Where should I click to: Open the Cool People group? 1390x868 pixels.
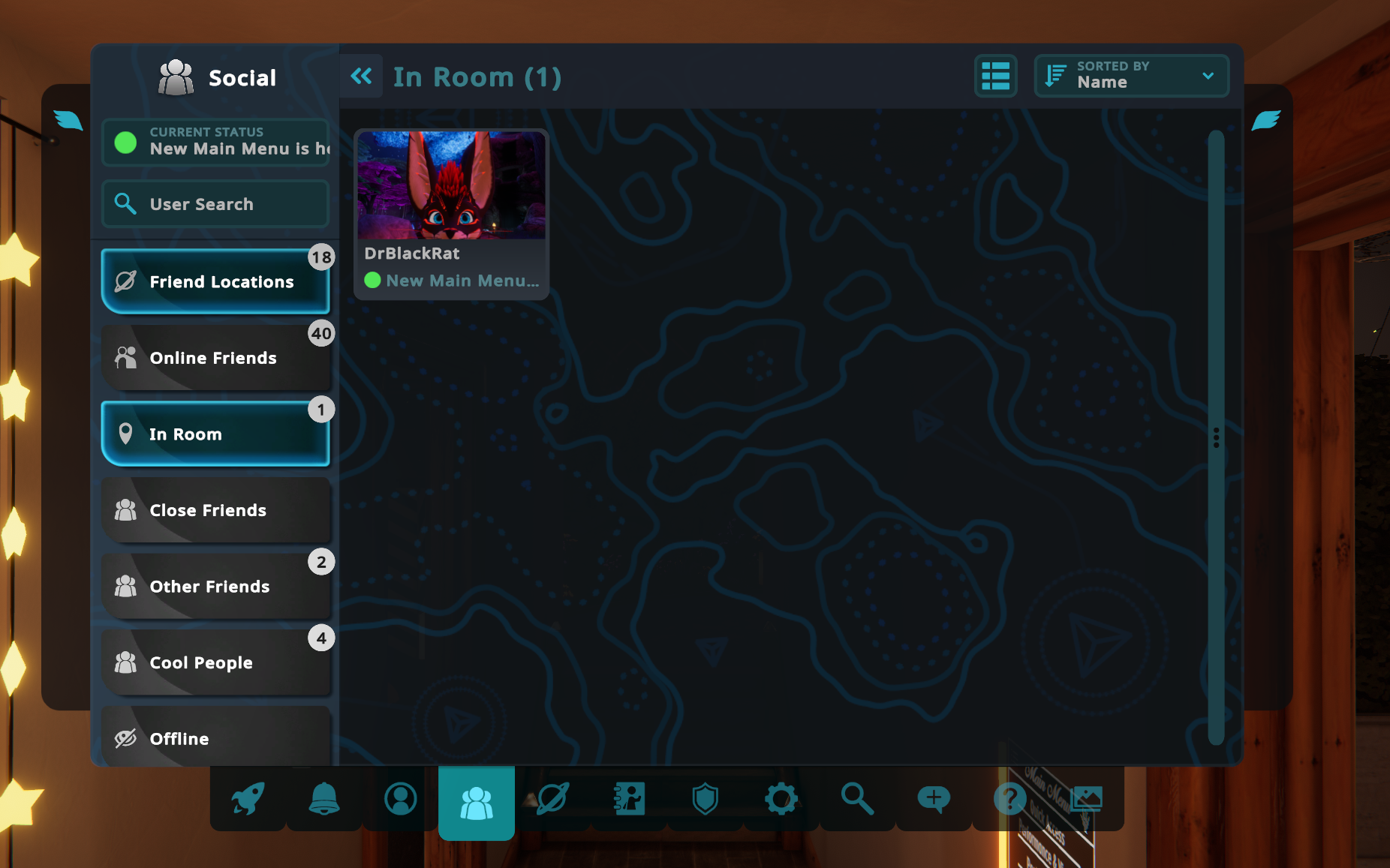215,662
